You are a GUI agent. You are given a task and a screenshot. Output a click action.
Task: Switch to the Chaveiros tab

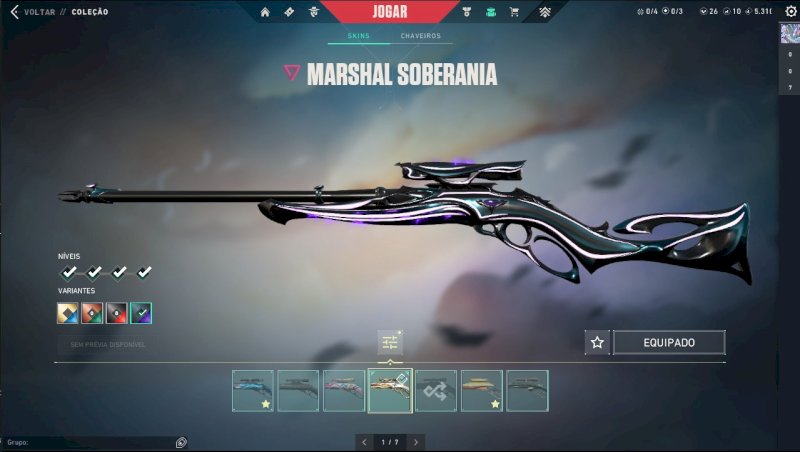[420, 36]
